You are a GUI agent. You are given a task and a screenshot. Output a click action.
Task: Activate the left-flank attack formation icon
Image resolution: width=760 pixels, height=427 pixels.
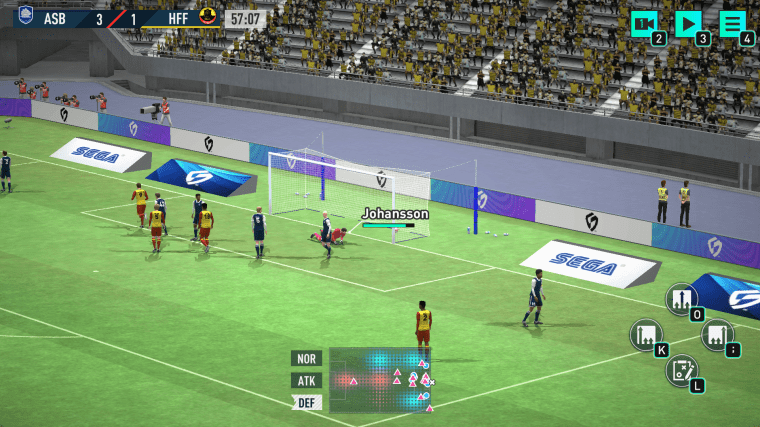(x=646, y=334)
